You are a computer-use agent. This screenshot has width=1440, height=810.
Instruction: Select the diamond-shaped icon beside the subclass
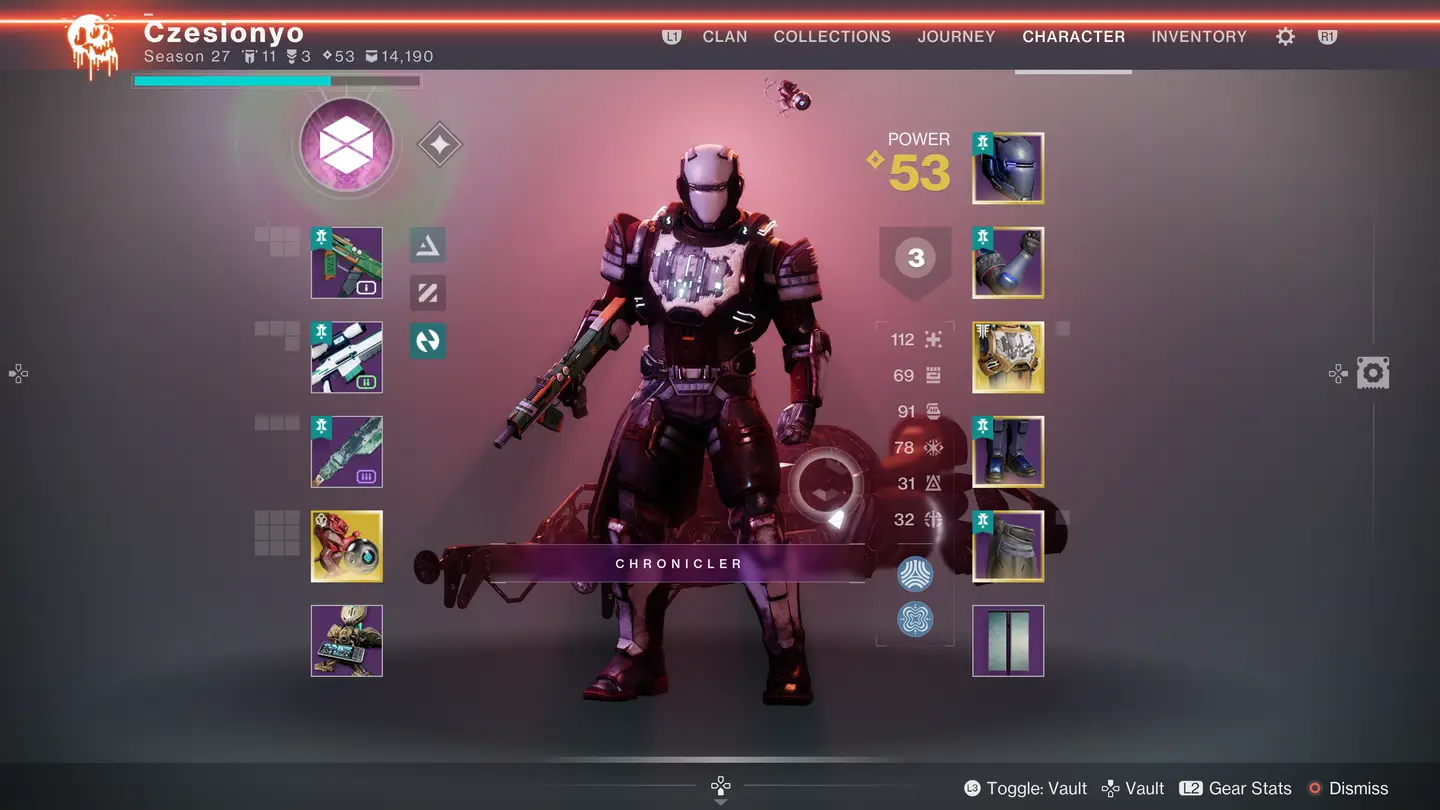[x=439, y=145]
